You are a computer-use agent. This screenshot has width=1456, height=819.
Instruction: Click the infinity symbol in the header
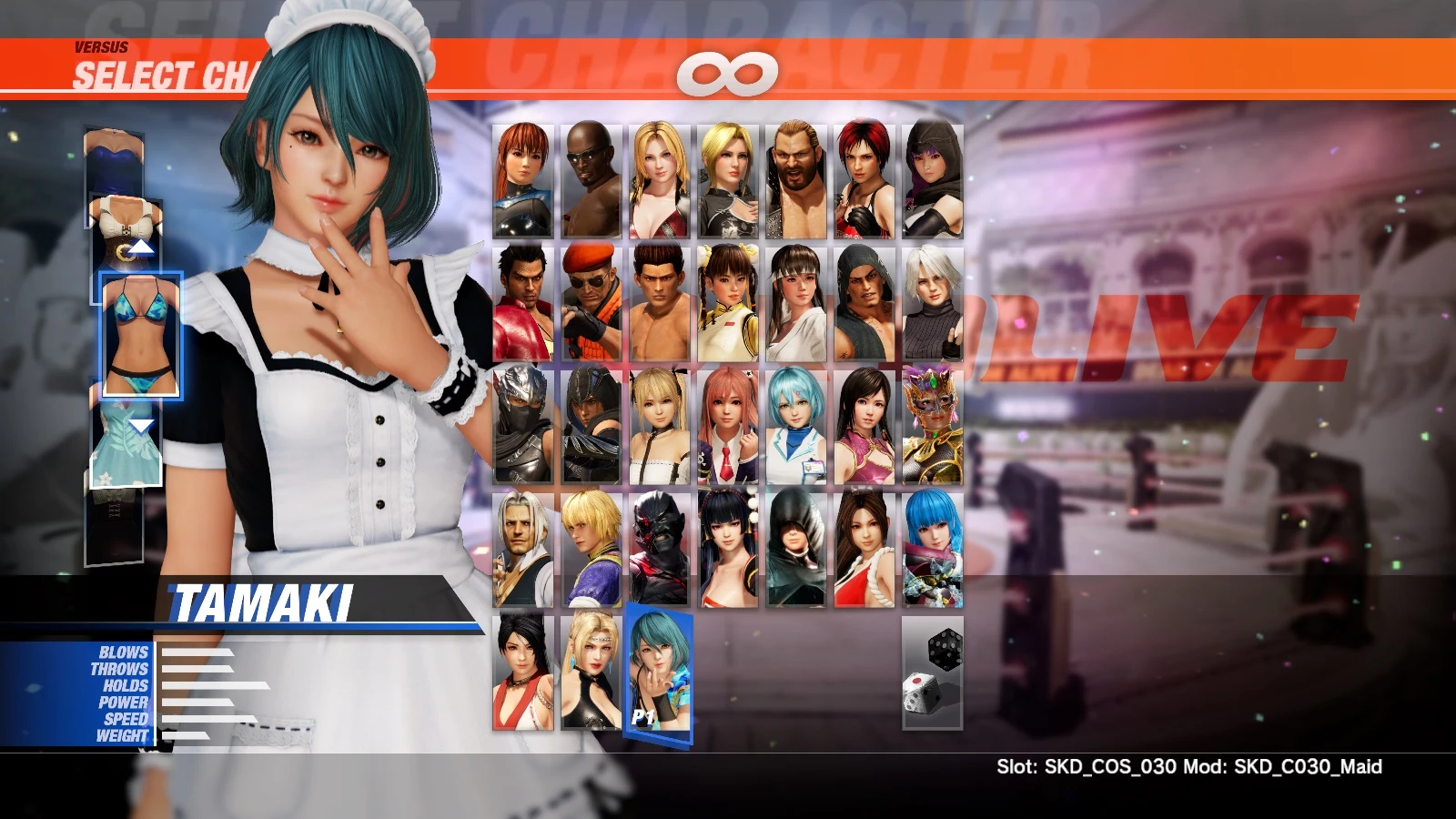(728, 75)
